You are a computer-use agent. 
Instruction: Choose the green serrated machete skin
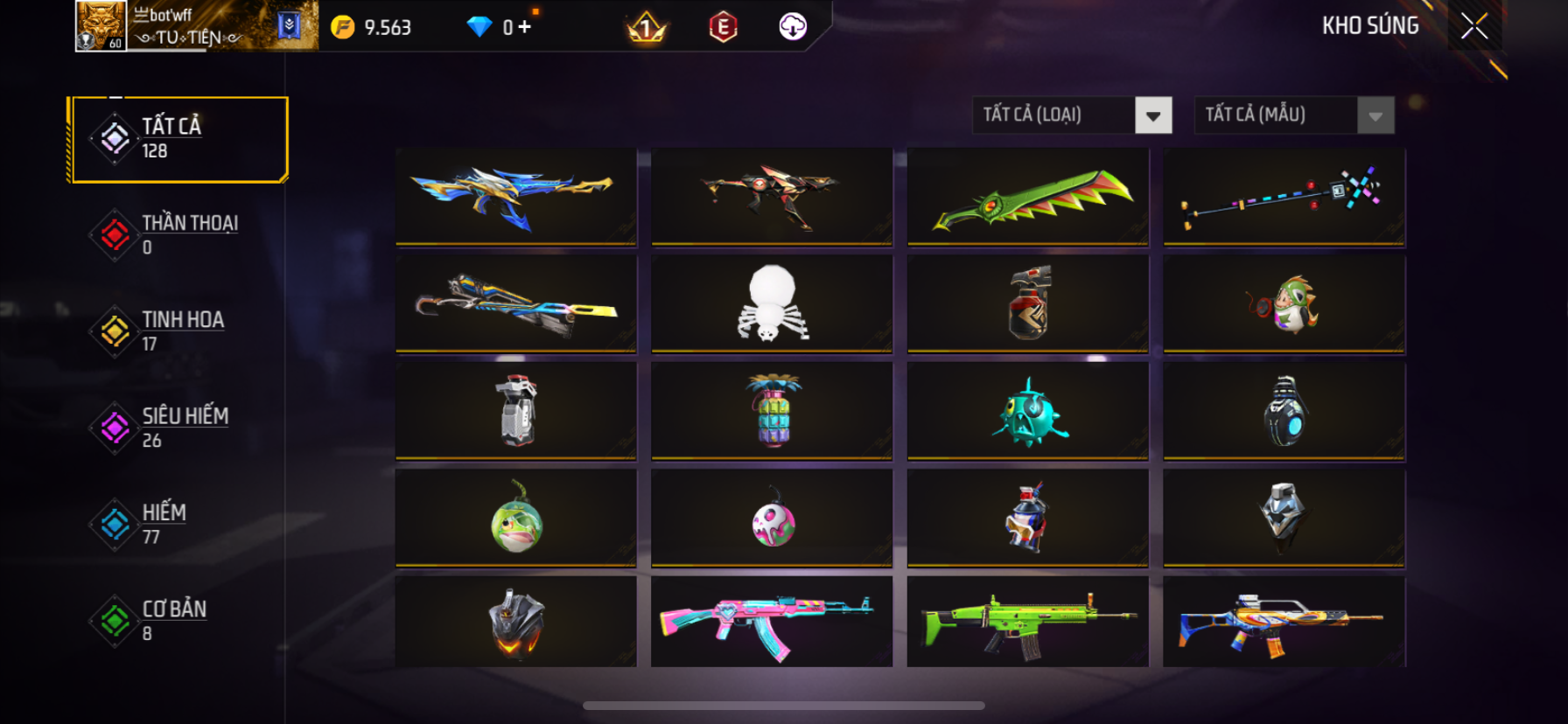pyautogui.click(x=1028, y=196)
